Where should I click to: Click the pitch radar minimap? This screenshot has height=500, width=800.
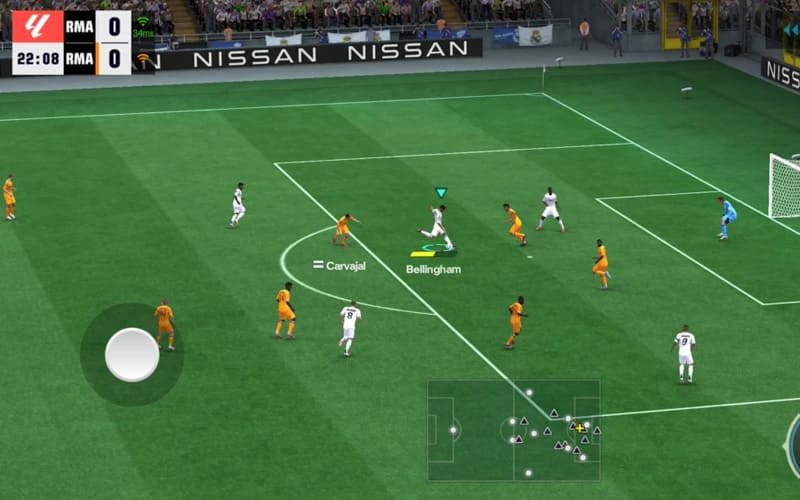pyautogui.click(x=514, y=429)
